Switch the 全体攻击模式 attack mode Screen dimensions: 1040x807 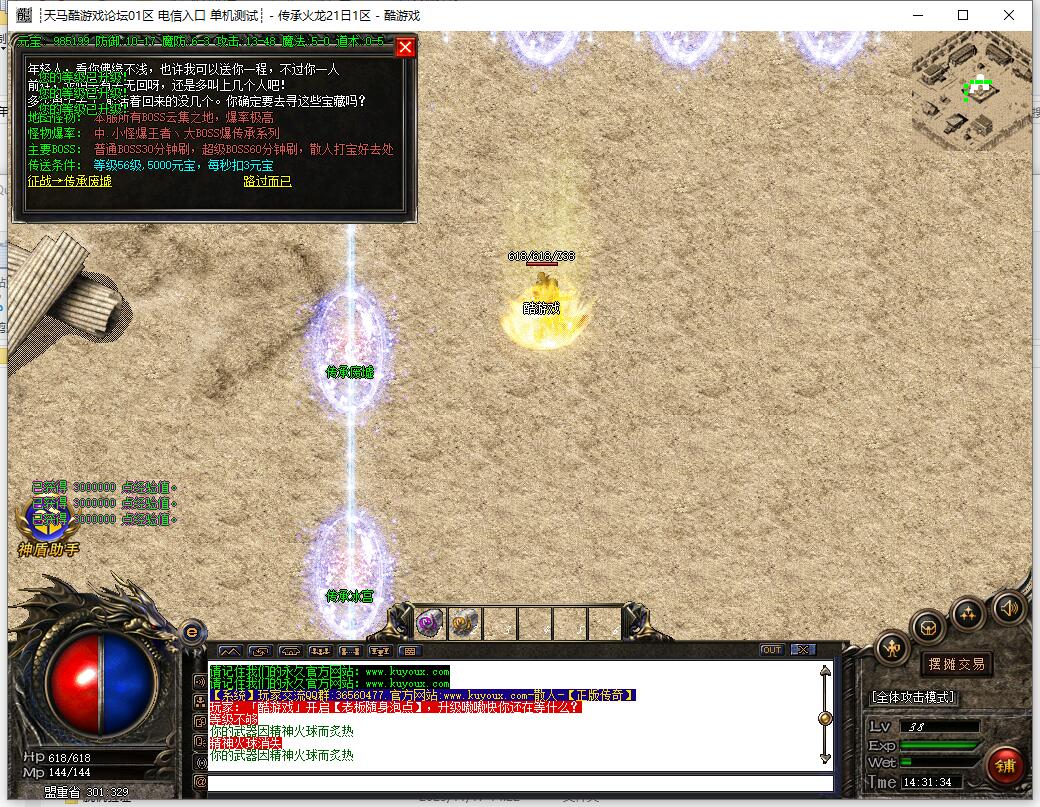coord(913,697)
